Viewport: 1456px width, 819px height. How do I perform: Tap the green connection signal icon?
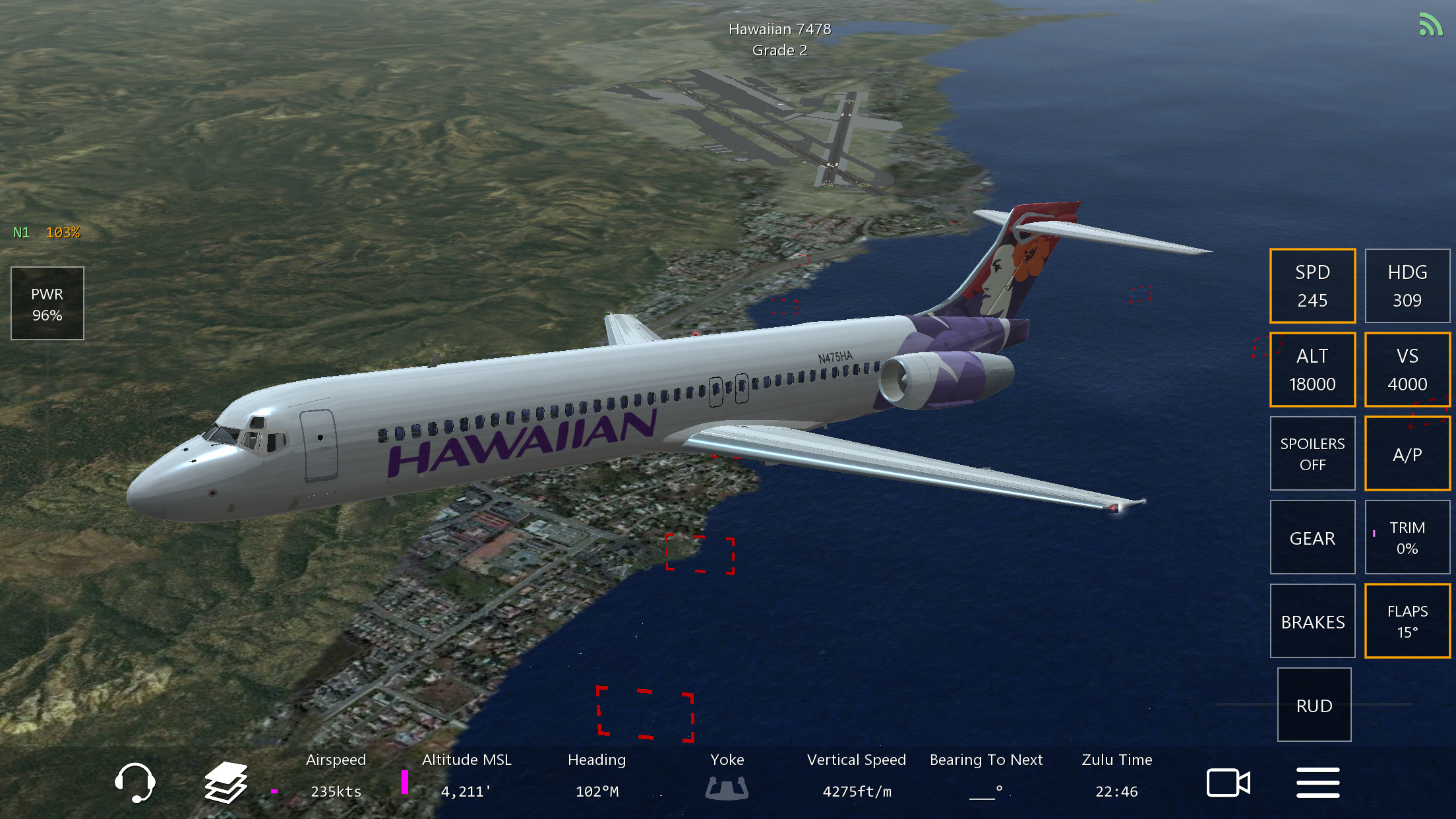pos(1430,25)
